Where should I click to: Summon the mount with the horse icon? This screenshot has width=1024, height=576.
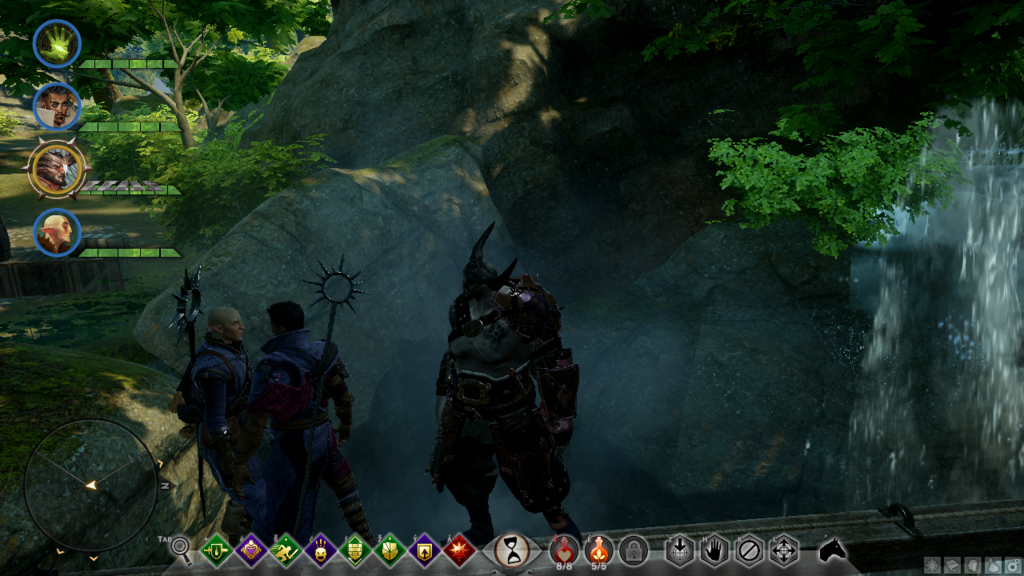(832, 549)
